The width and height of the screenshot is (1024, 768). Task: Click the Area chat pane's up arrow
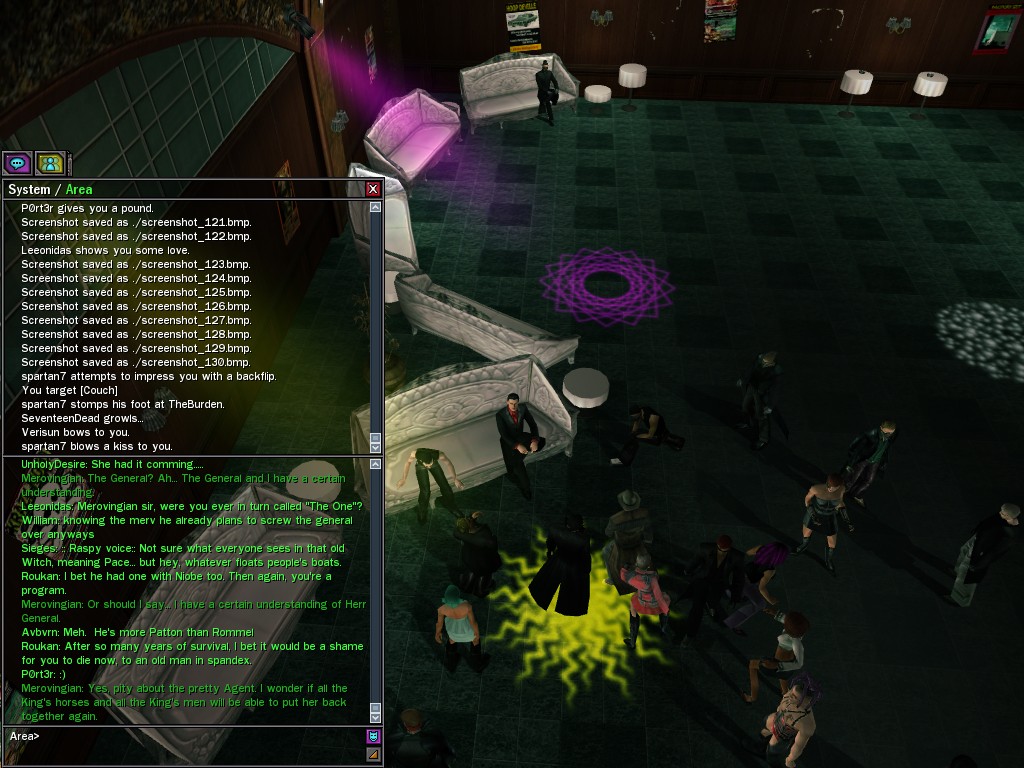(x=375, y=465)
